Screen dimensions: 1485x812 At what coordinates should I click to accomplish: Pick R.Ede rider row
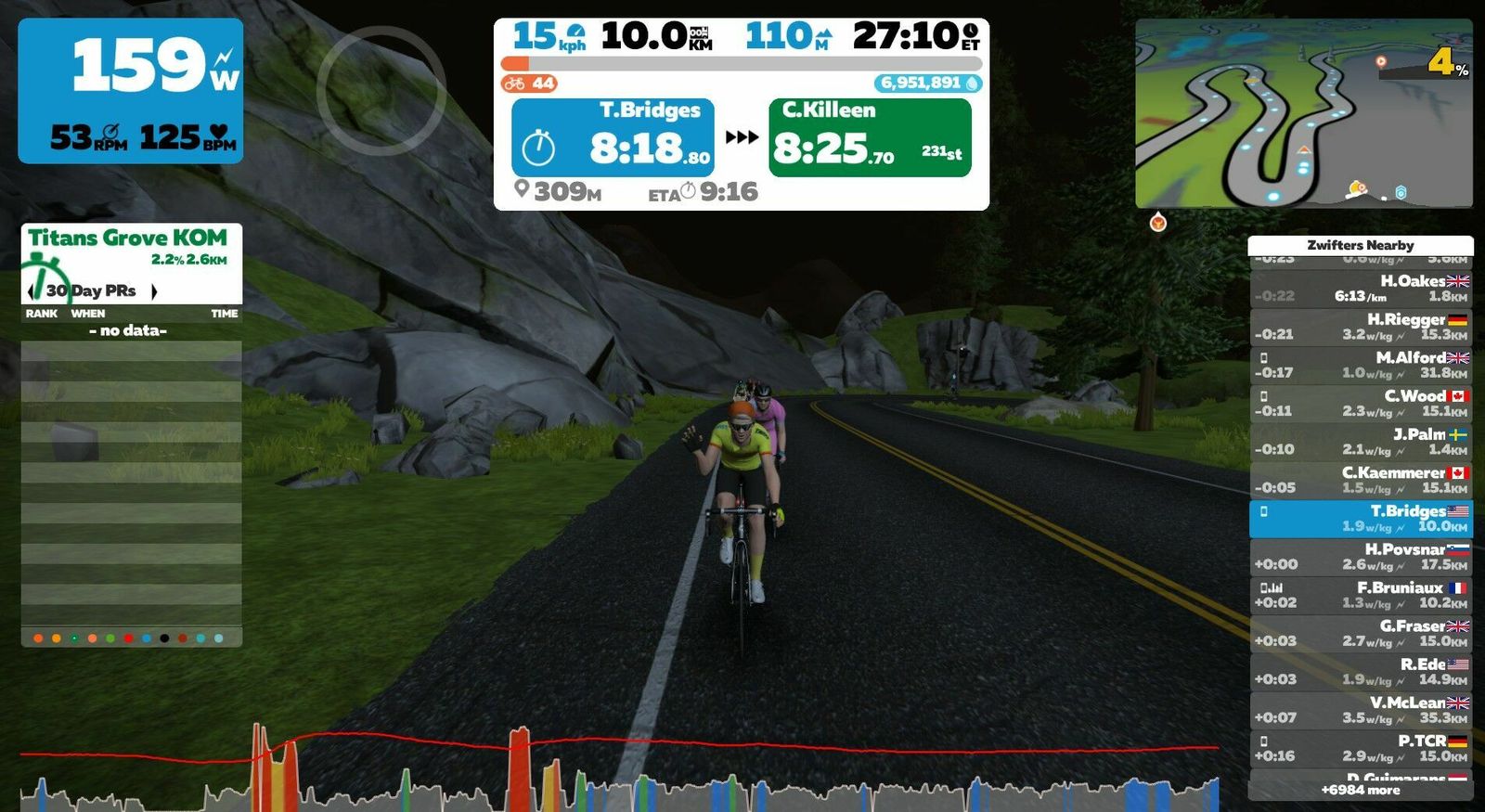coord(1361,672)
